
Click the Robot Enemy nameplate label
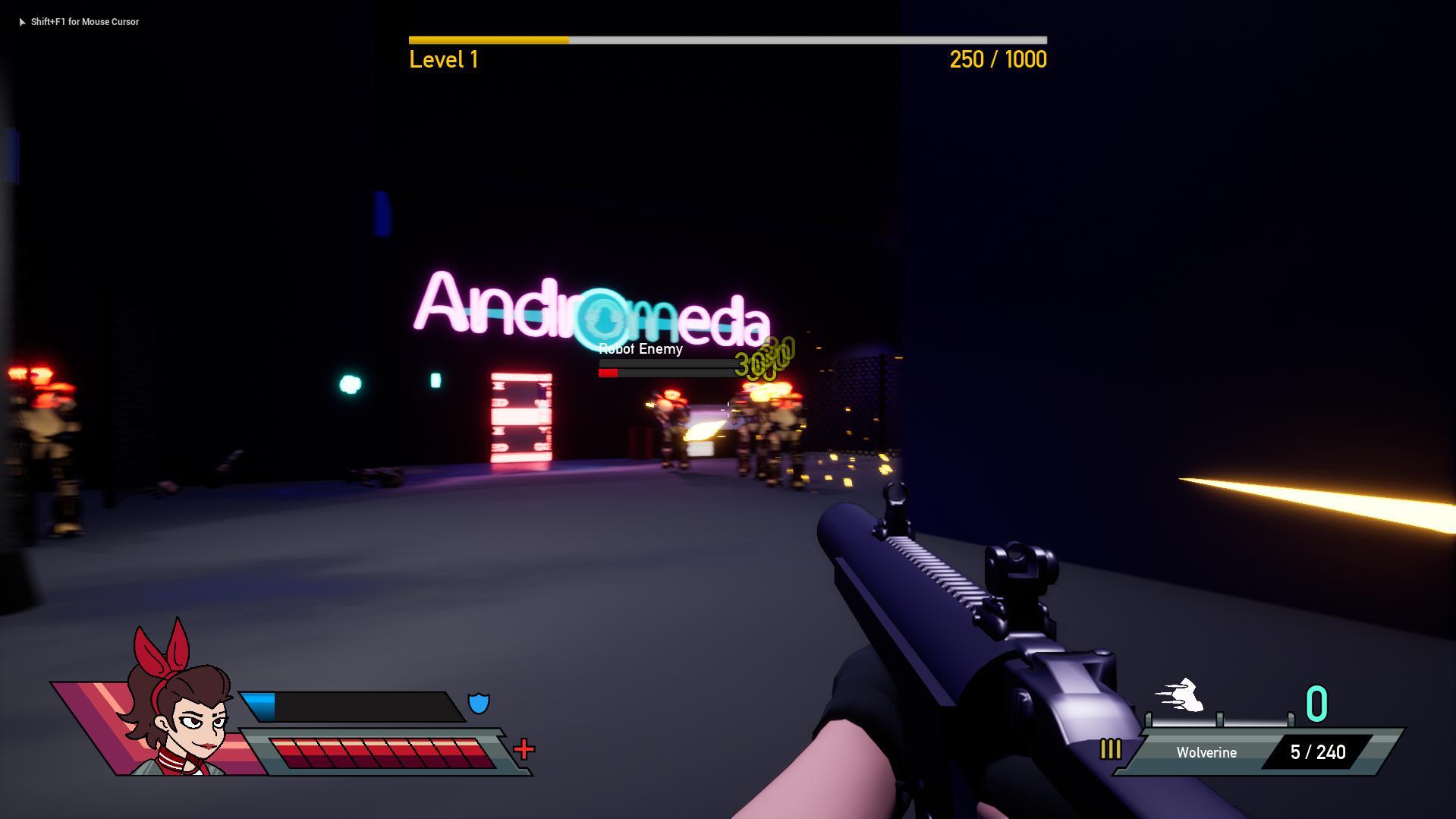[640, 349]
